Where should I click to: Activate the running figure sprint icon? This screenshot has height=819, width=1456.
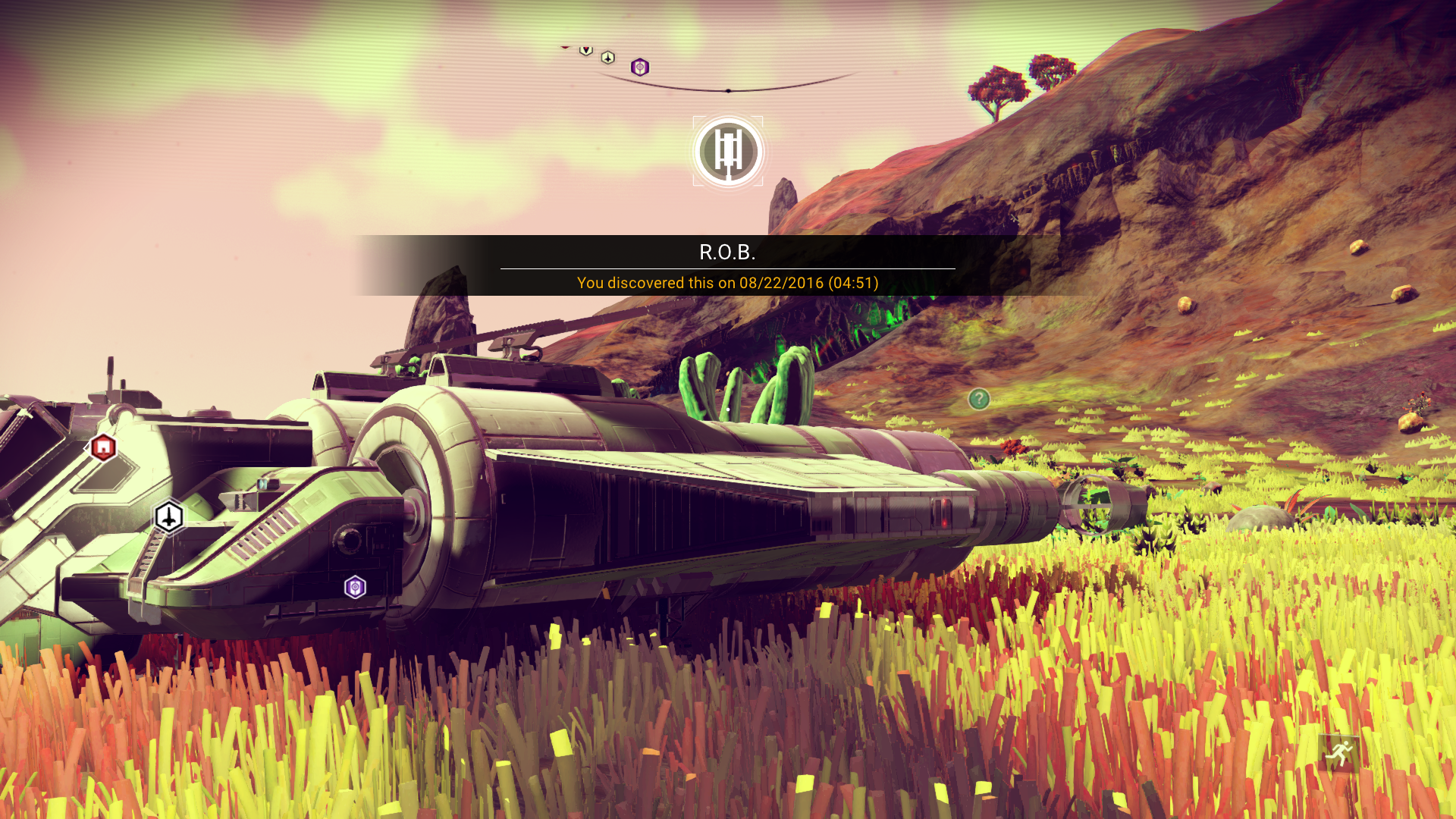(1339, 754)
